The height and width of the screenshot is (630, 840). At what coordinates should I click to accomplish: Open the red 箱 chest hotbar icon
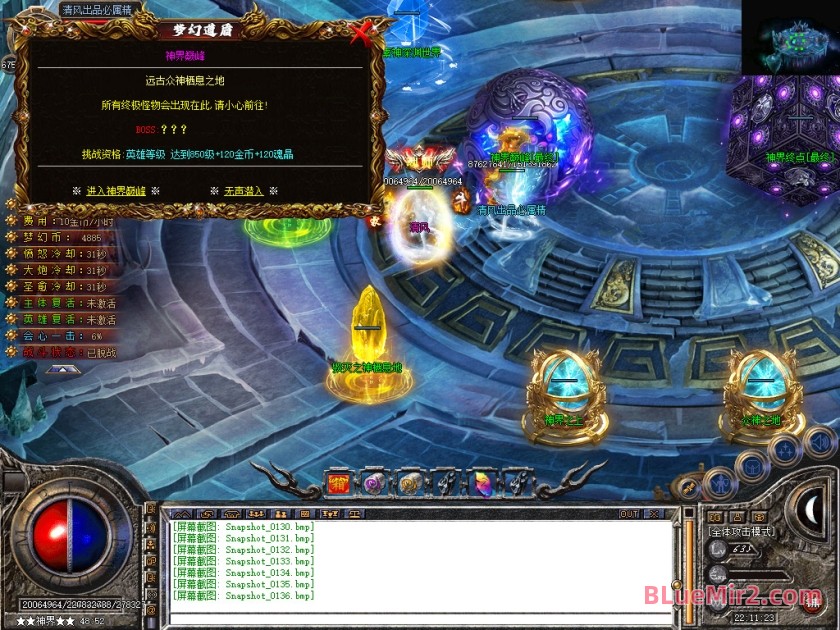(340, 484)
